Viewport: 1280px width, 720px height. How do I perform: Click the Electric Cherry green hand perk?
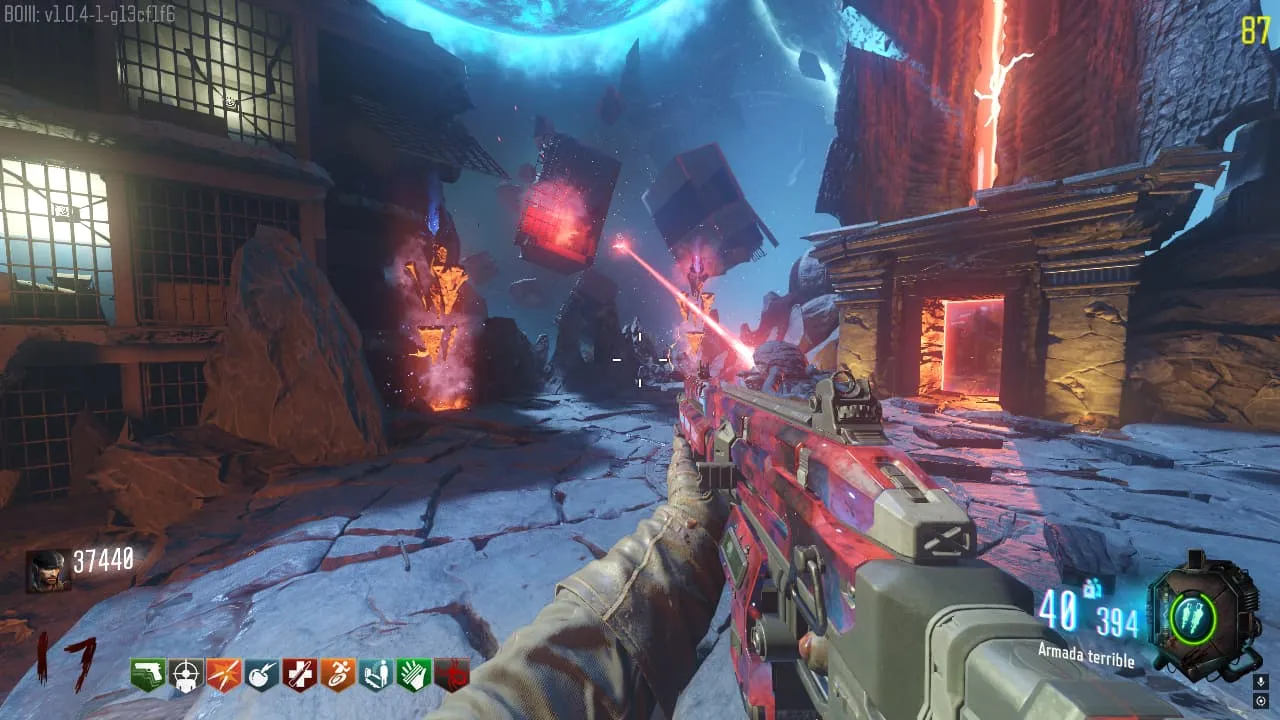[414, 675]
